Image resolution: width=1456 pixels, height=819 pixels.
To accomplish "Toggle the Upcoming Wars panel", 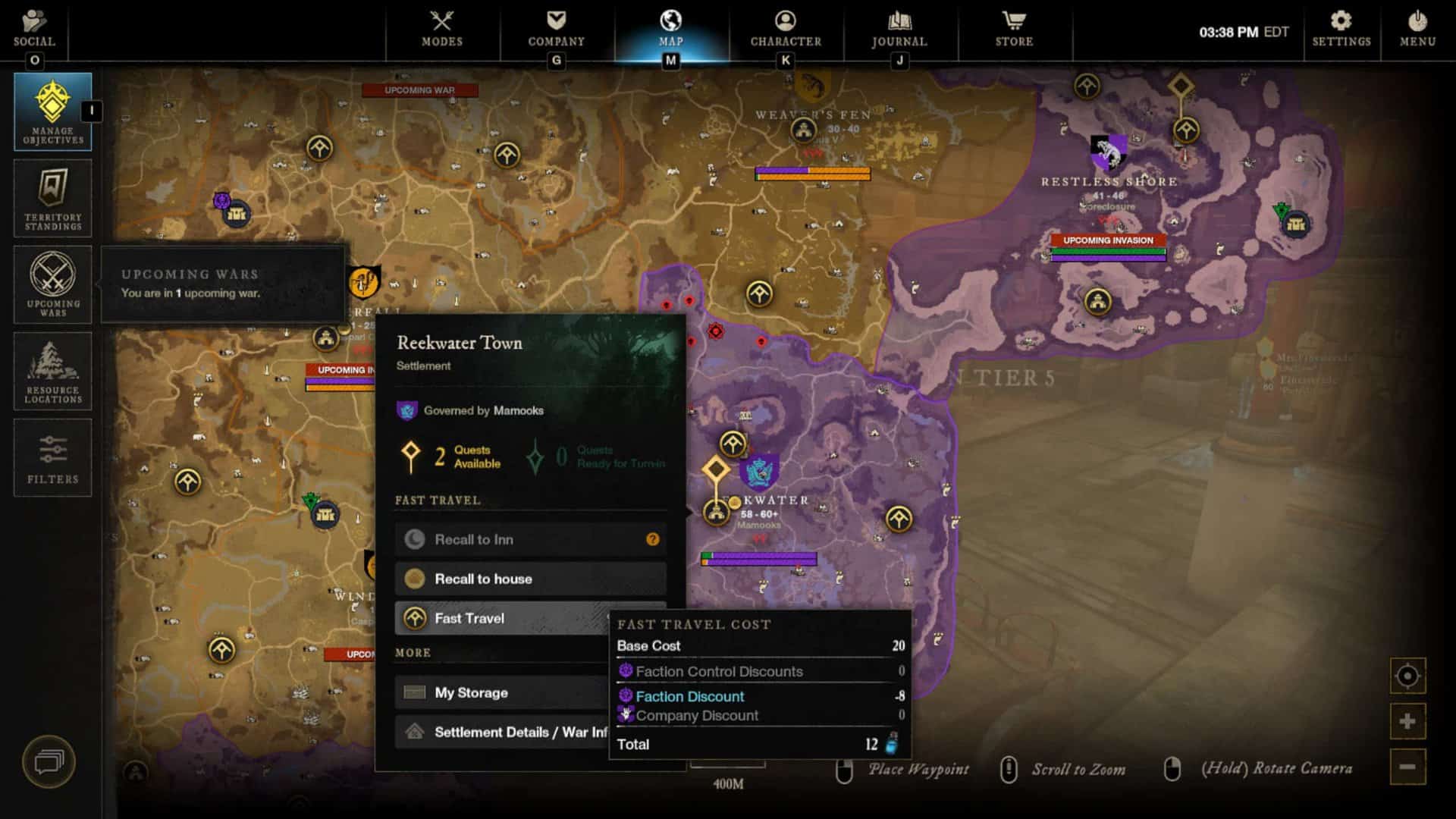I will tap(53, 284).
